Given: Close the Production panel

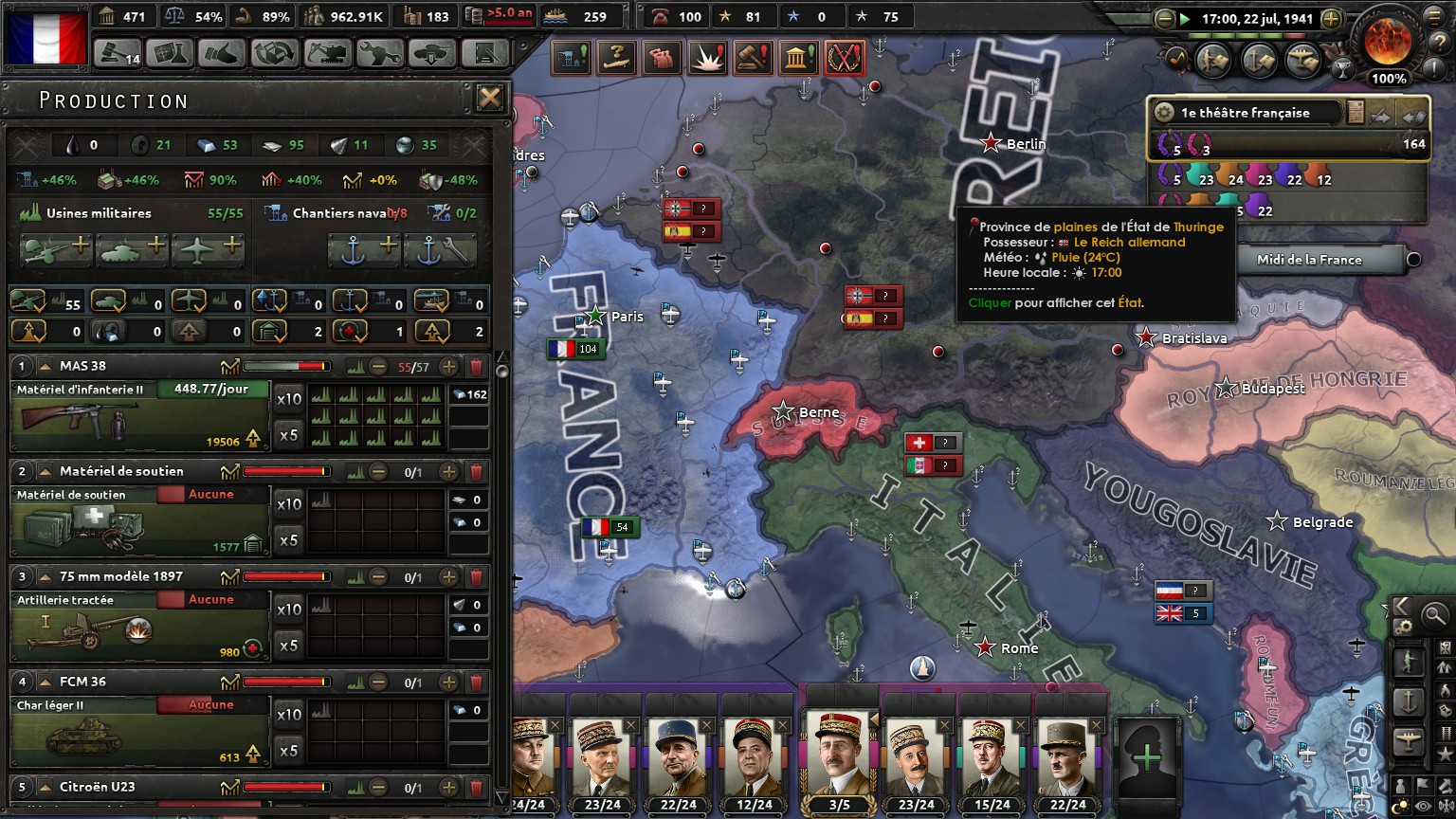Looking at the screenshot, I should click(489, 98).
